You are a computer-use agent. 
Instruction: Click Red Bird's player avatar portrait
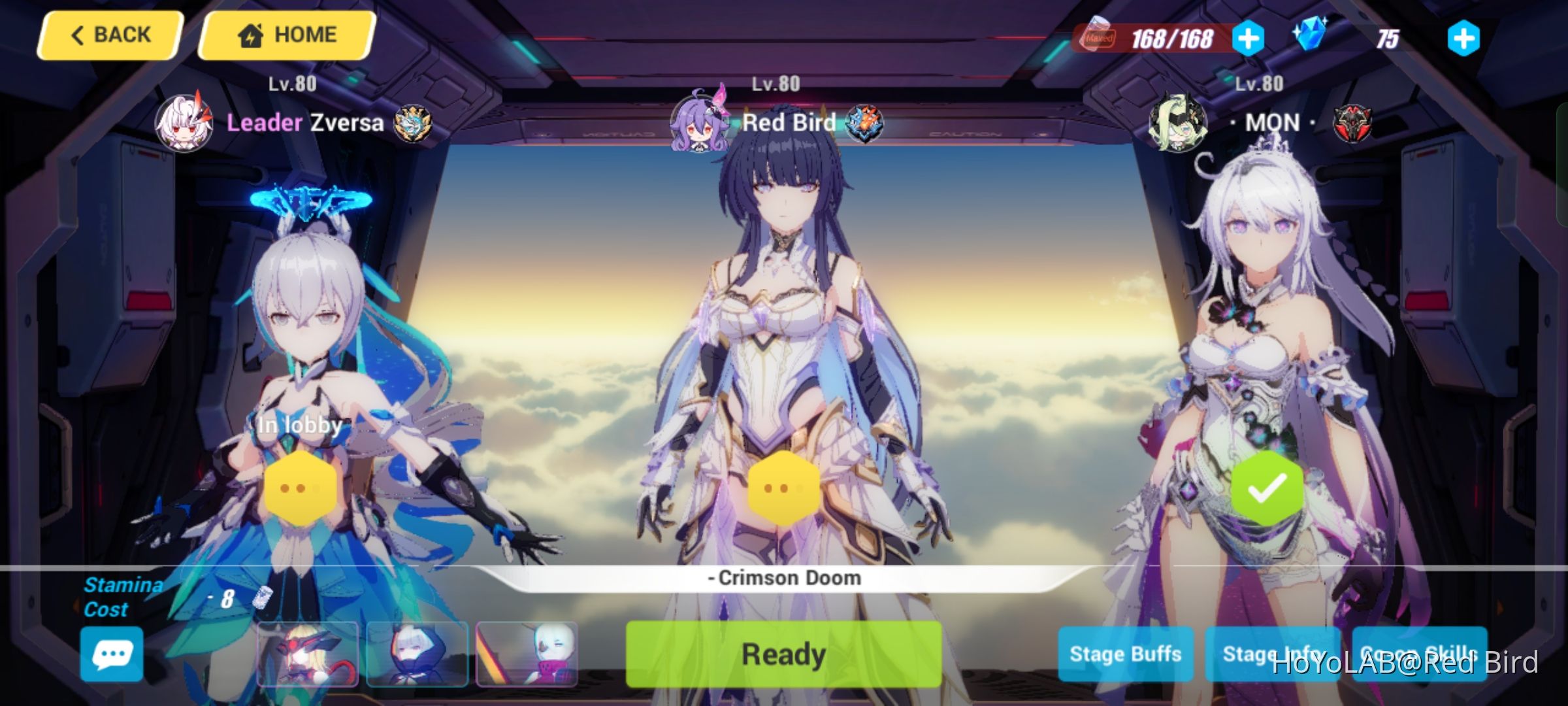pyautogui.click(x=698, y=124)
